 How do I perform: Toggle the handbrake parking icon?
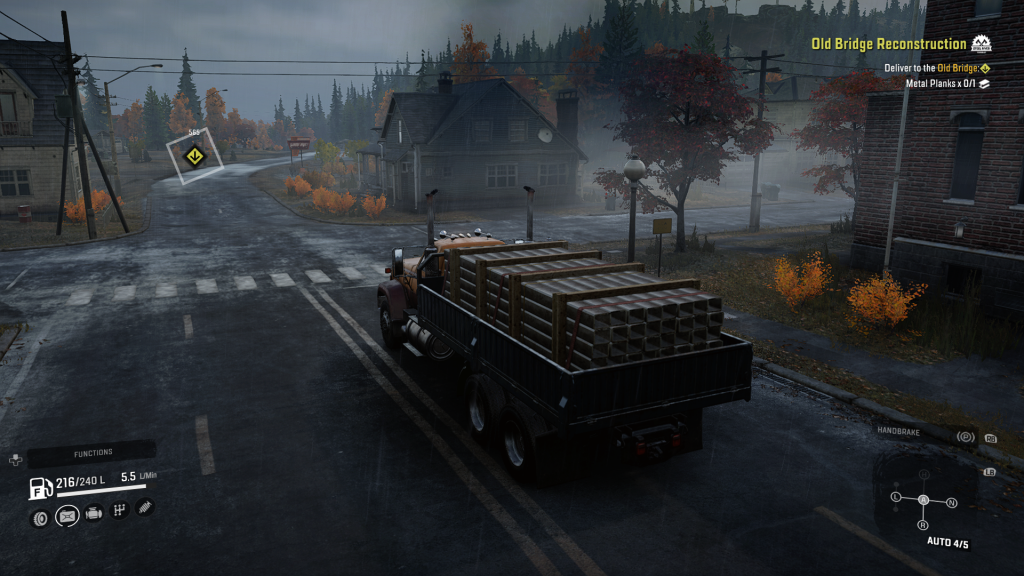click(965, 436)
